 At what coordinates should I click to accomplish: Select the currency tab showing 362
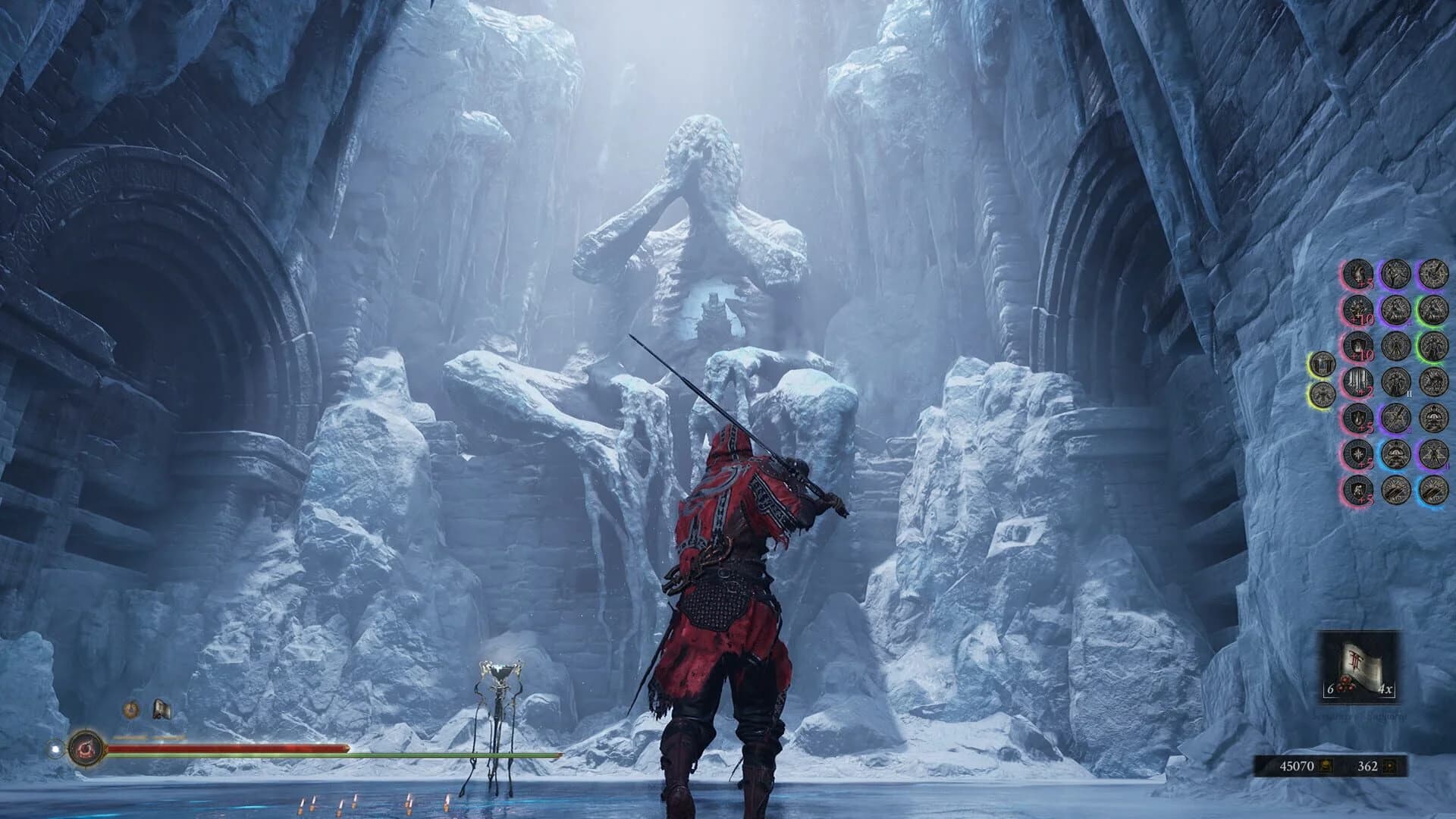coord(1367,765)
